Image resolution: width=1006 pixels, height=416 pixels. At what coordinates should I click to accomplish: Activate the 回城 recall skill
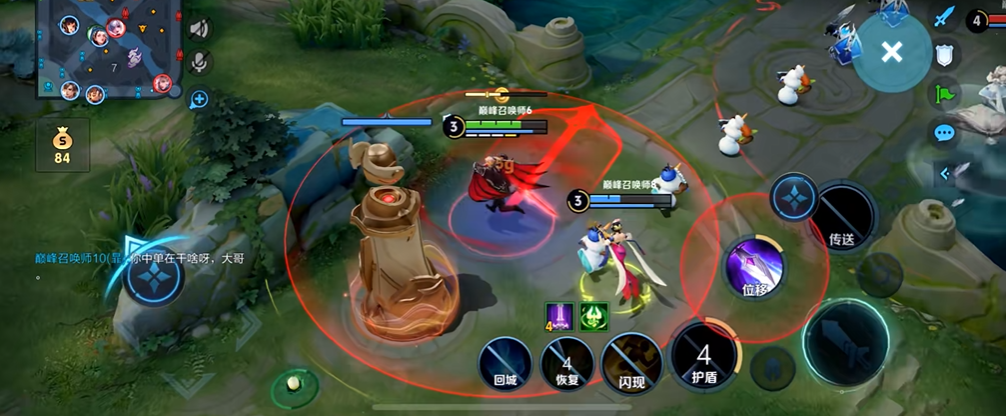click(504, 360)
